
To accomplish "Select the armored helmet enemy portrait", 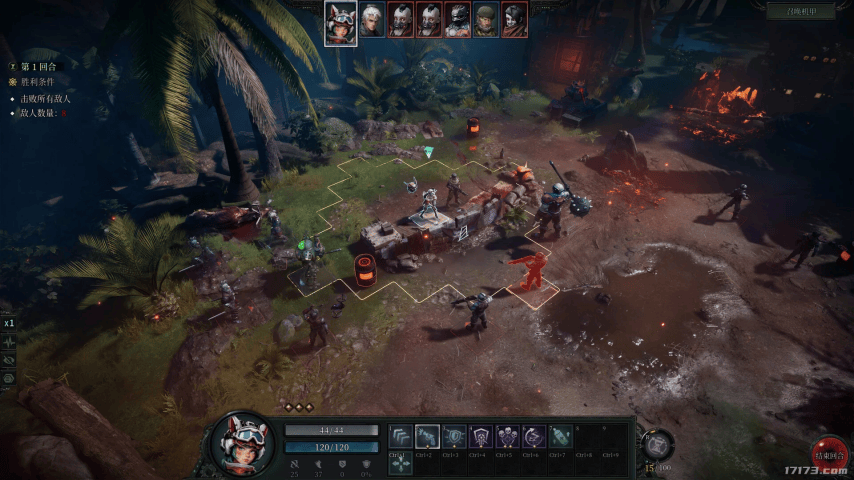I will (457, 21).
